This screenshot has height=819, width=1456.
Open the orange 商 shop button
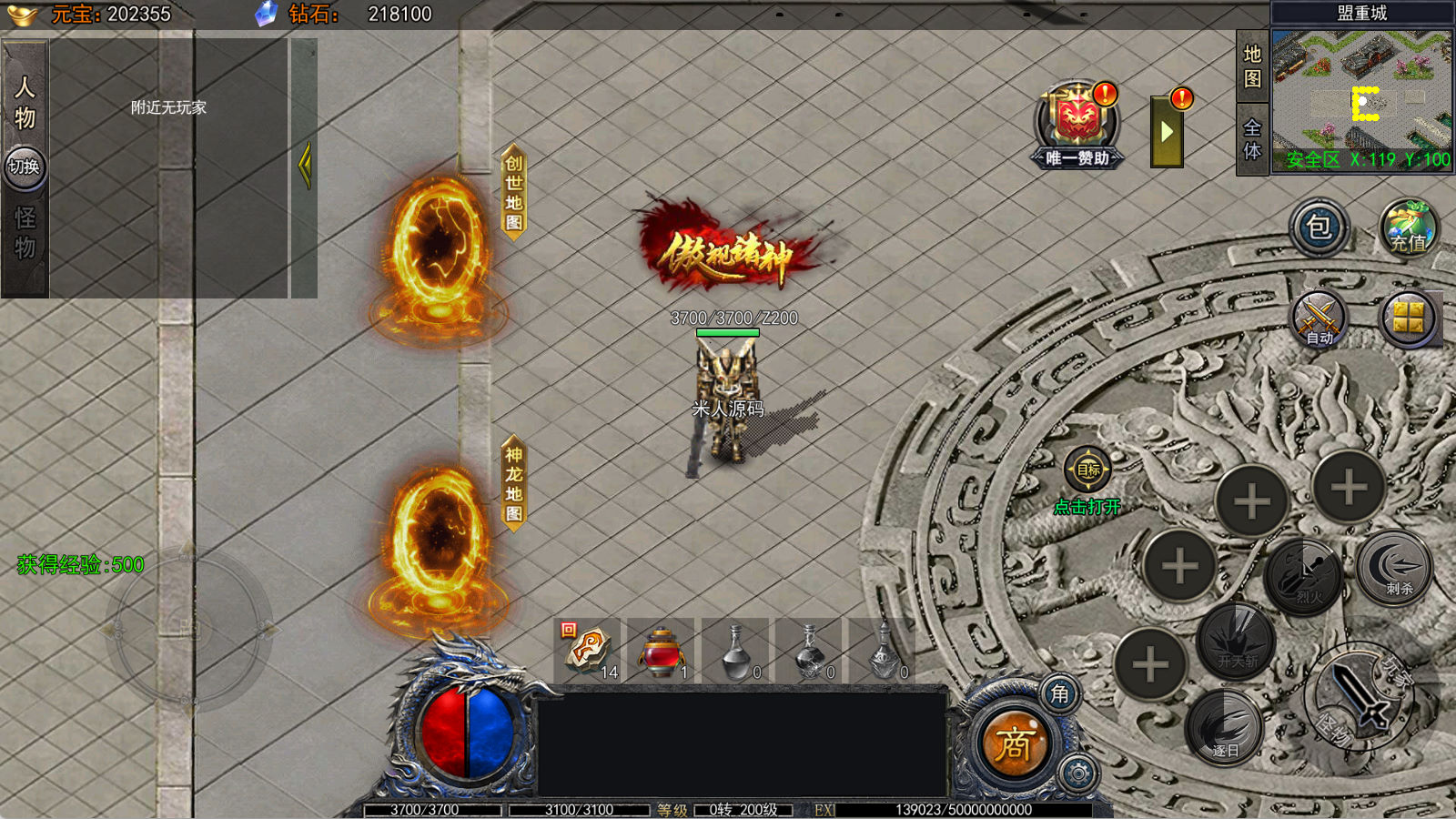(1013, 744)
